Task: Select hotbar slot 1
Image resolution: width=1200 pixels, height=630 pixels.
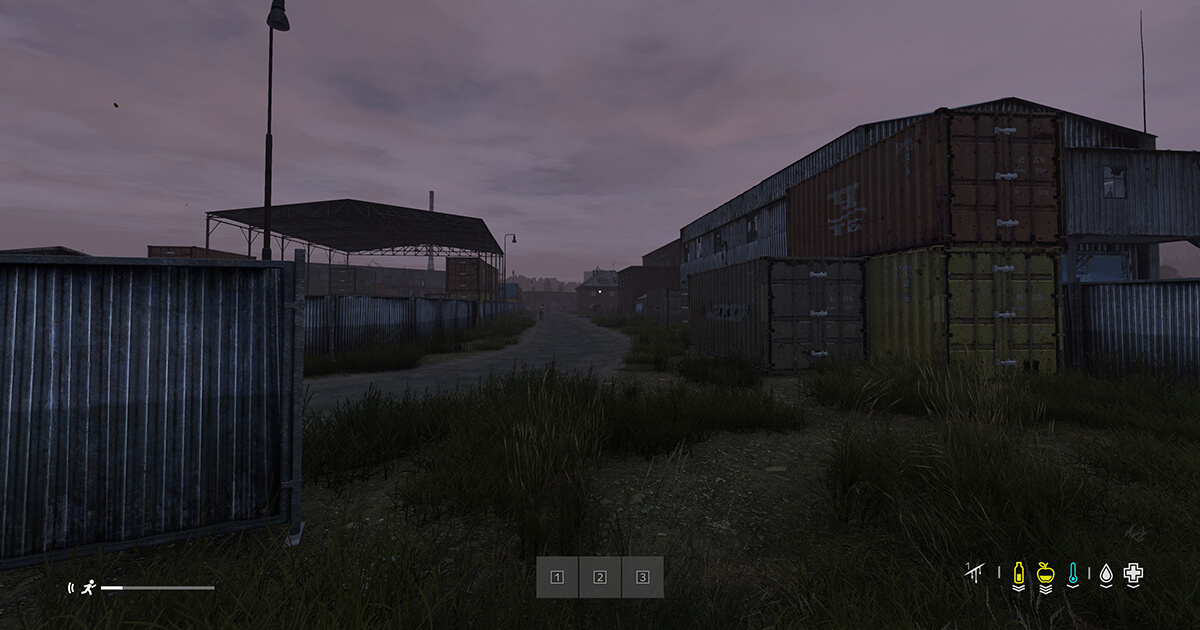Action: pyautogui.click(x=558, y=577)
